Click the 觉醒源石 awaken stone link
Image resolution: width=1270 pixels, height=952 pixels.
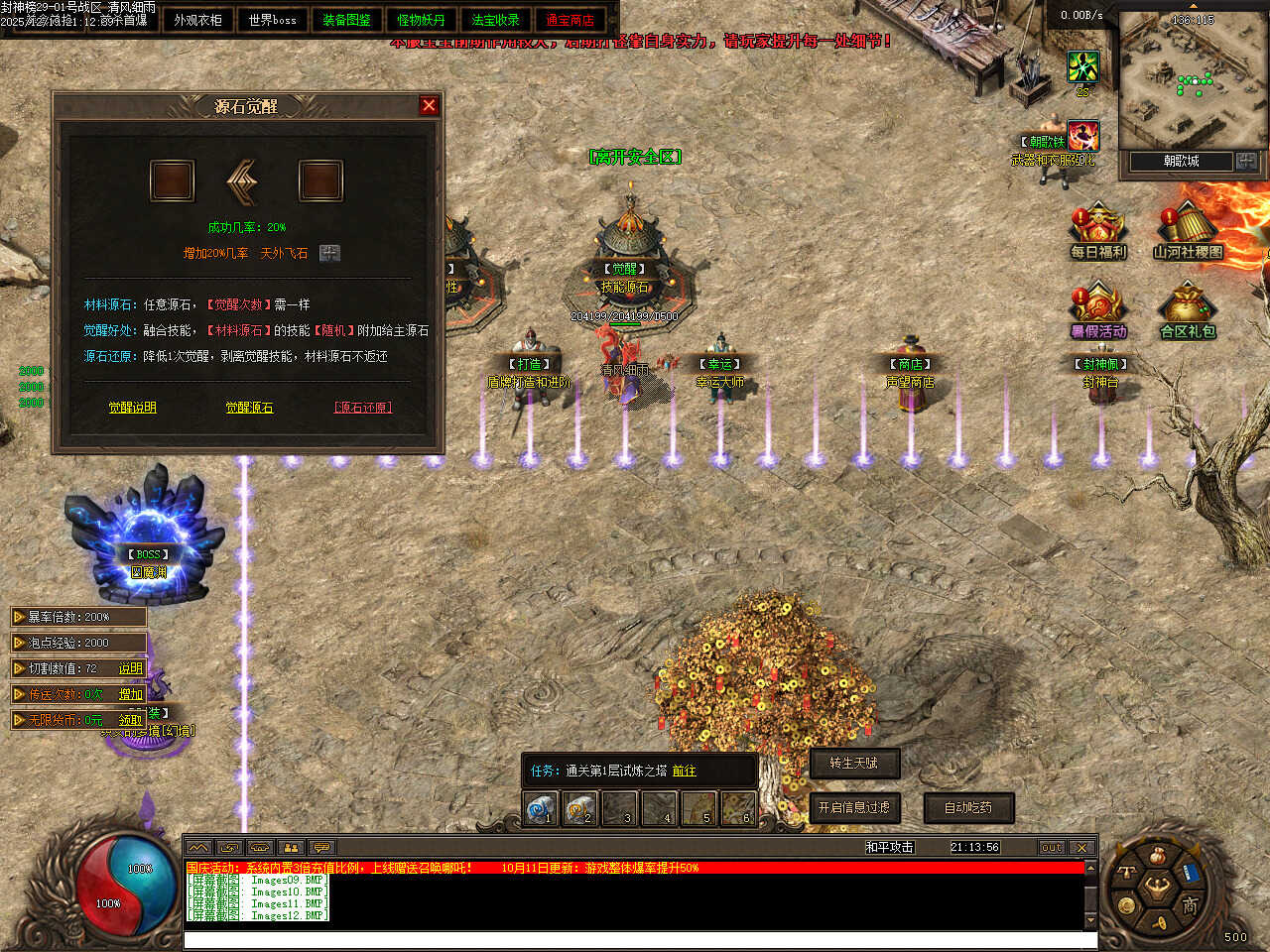[249, 408]
